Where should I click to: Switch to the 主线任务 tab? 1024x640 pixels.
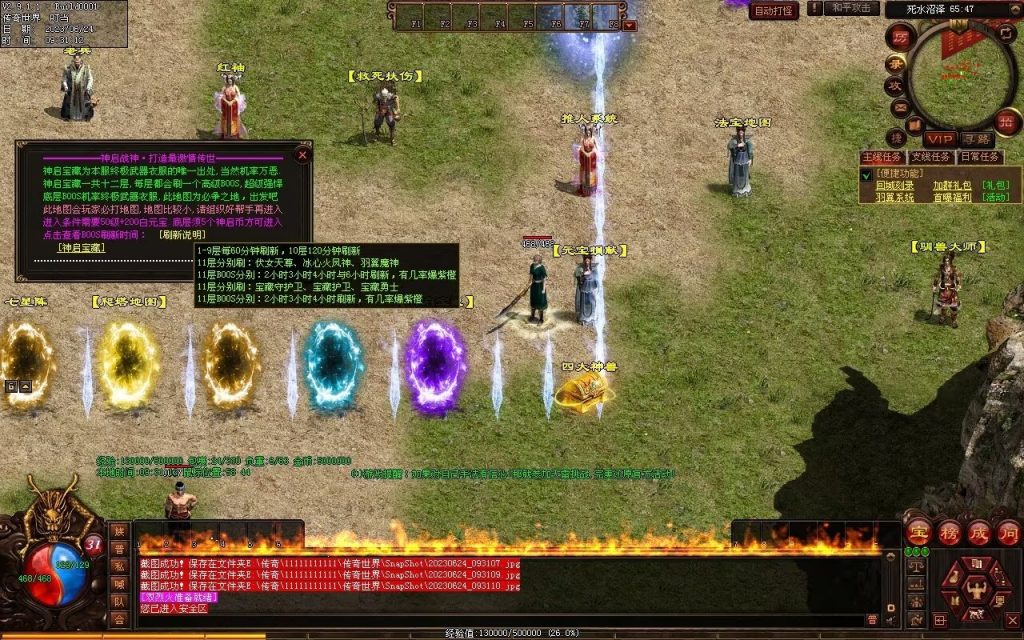tap(882, 157)
